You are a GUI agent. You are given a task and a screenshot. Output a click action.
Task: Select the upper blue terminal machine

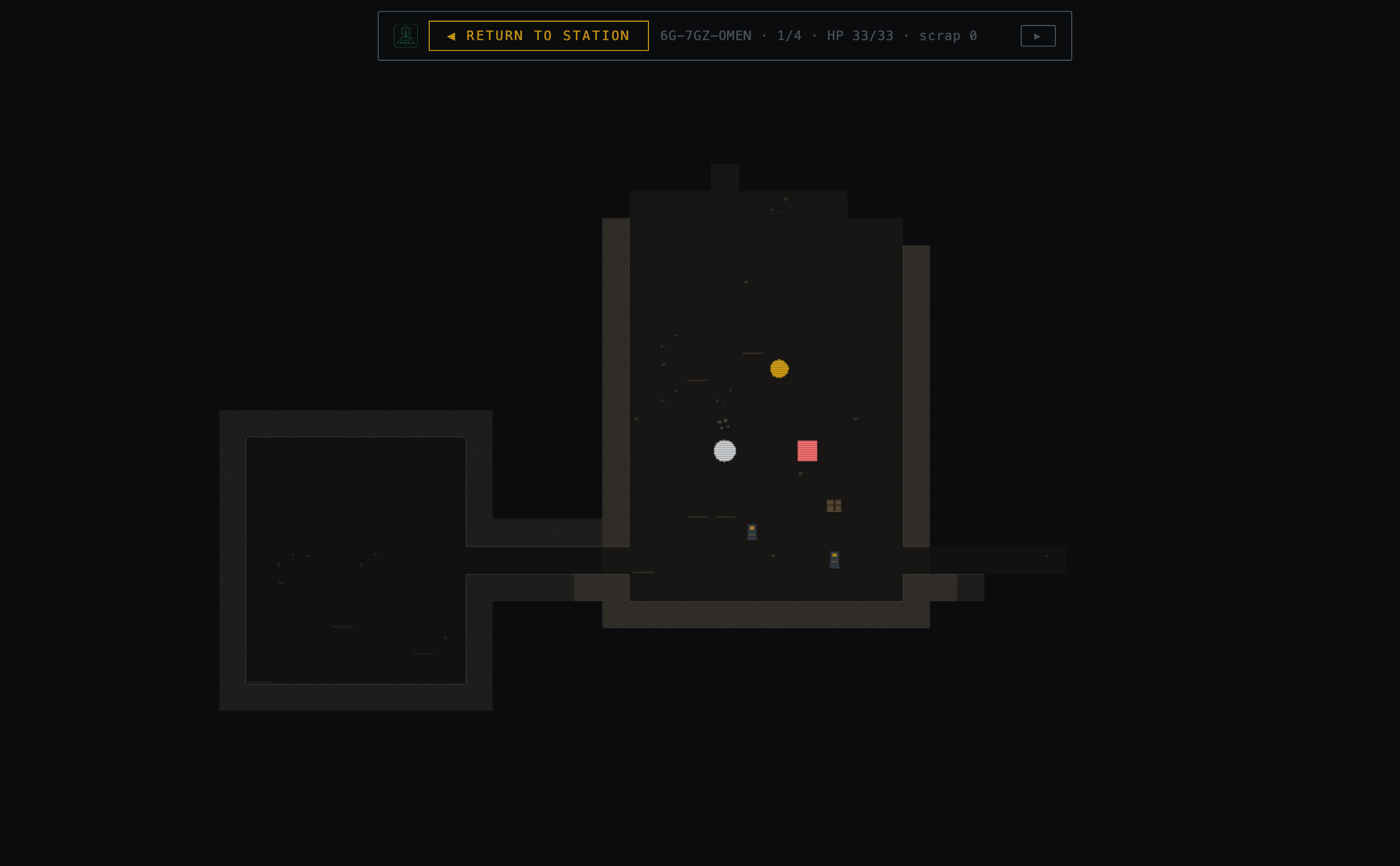pos(752,532)
